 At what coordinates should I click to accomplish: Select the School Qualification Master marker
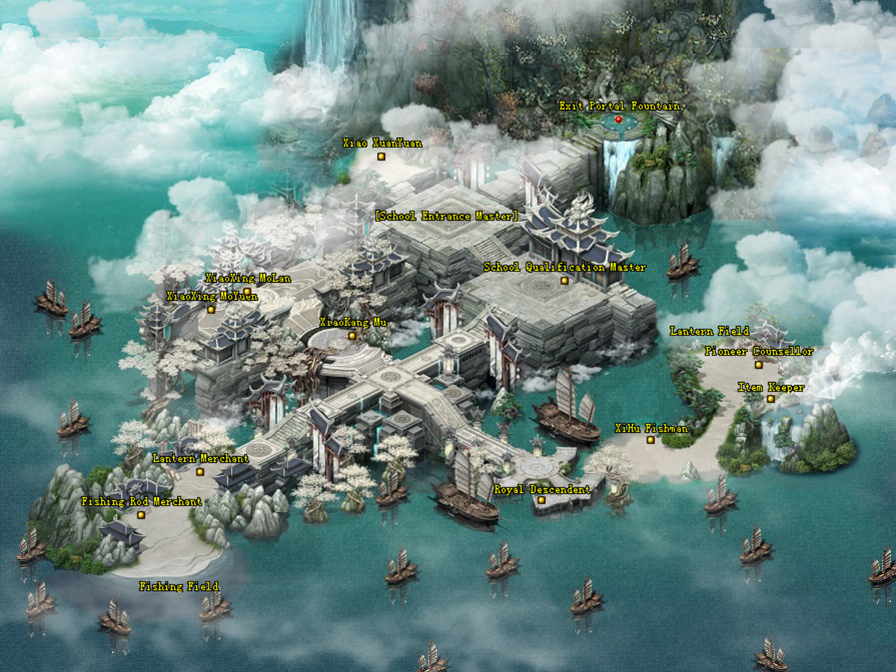point(564,281)
